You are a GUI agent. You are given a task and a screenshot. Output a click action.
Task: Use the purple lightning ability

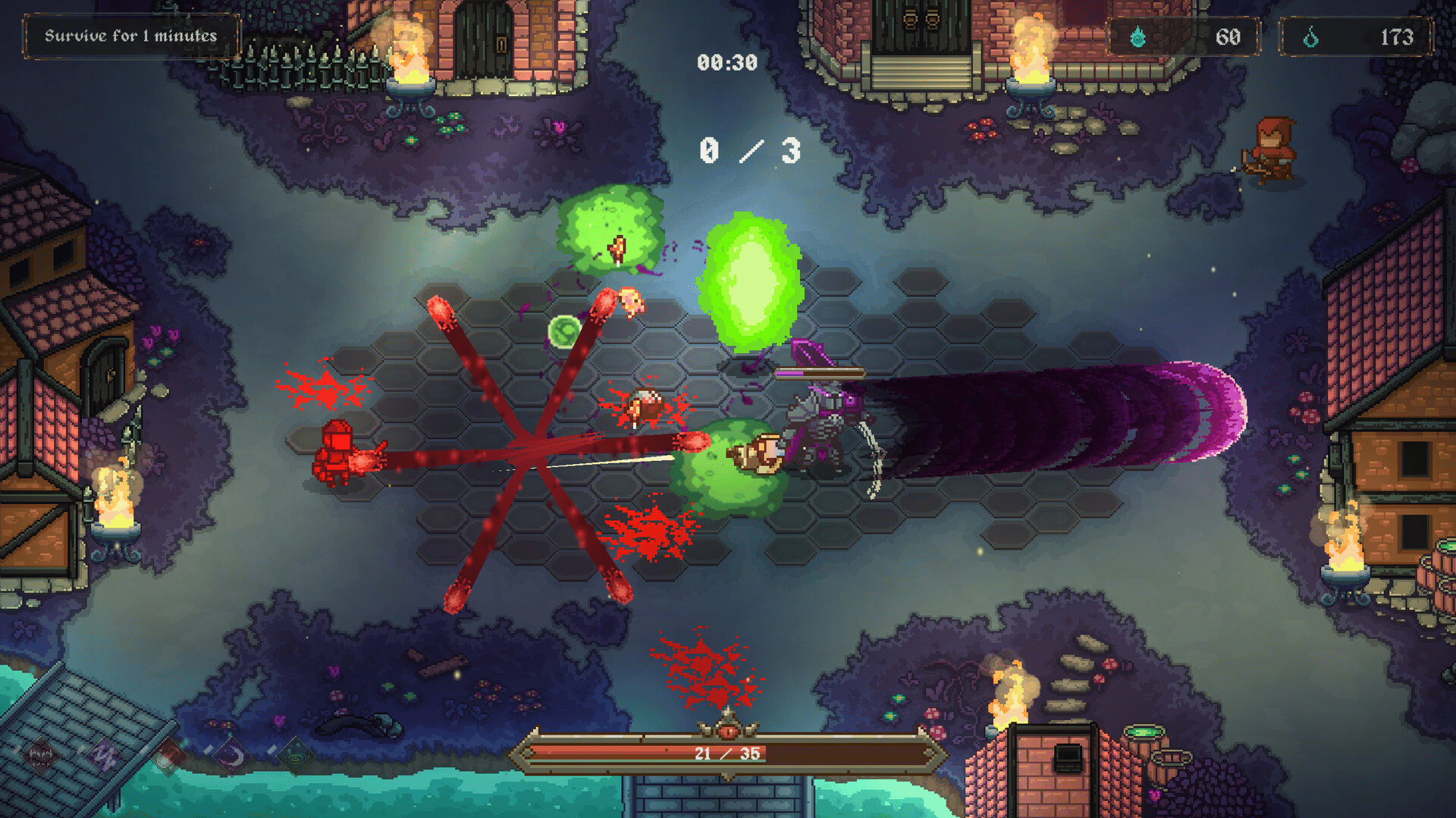pyautogui.click(x=104, y=754)
